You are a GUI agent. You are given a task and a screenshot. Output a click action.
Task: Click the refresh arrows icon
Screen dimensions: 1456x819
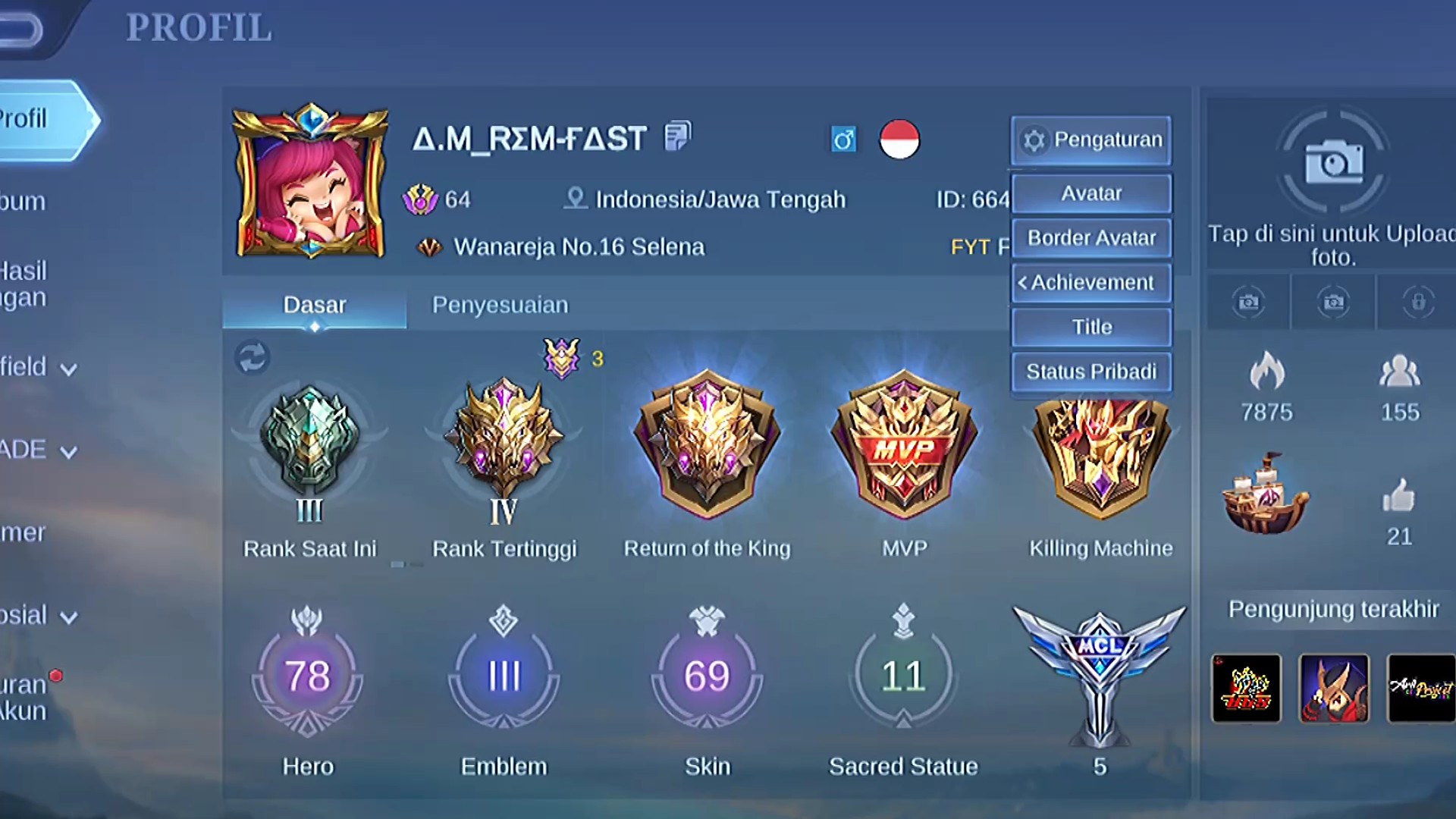pos(252,357)
